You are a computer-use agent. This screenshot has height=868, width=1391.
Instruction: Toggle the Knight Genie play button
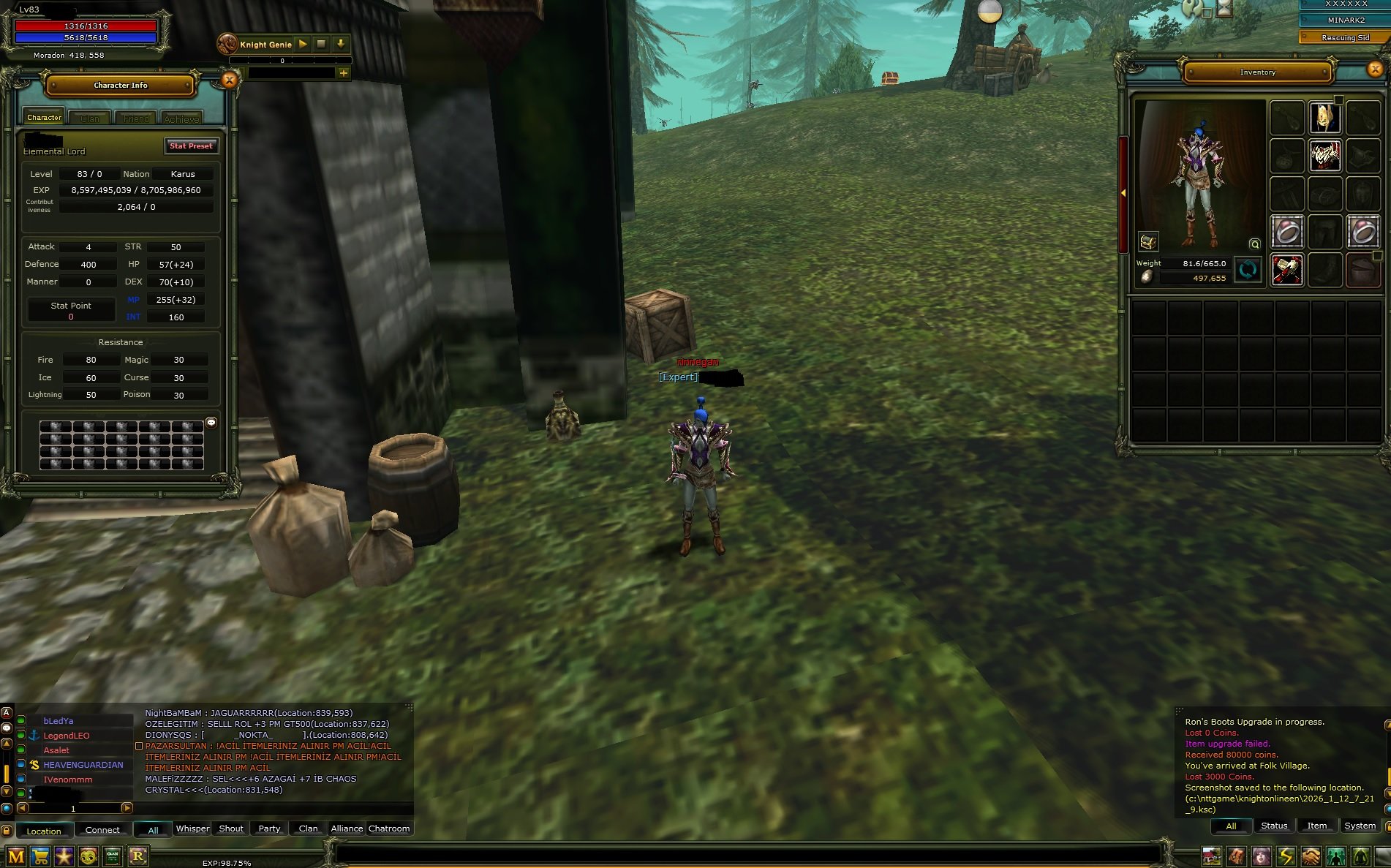point(303,45)
